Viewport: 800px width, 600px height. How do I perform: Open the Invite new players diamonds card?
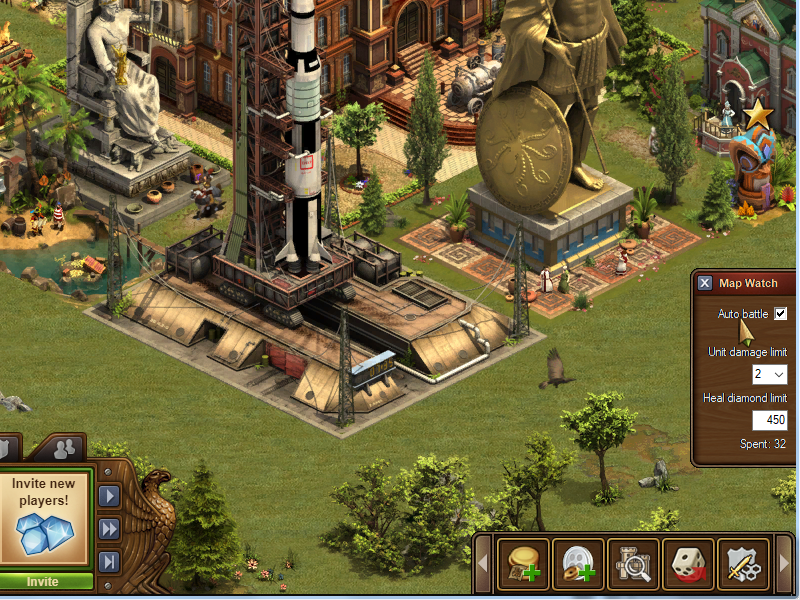coord(43,517)
